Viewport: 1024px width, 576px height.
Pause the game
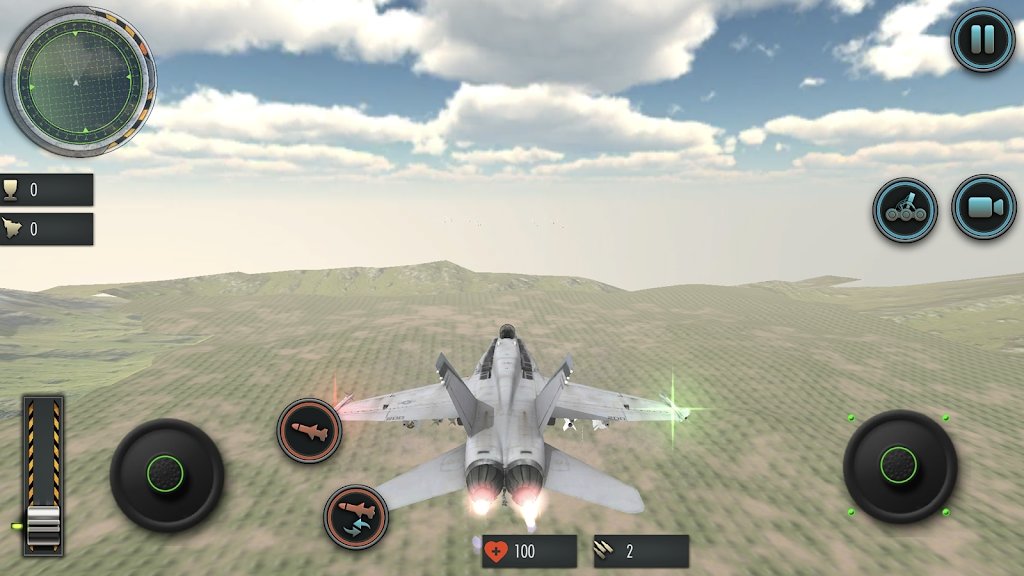tap(982, 40)
